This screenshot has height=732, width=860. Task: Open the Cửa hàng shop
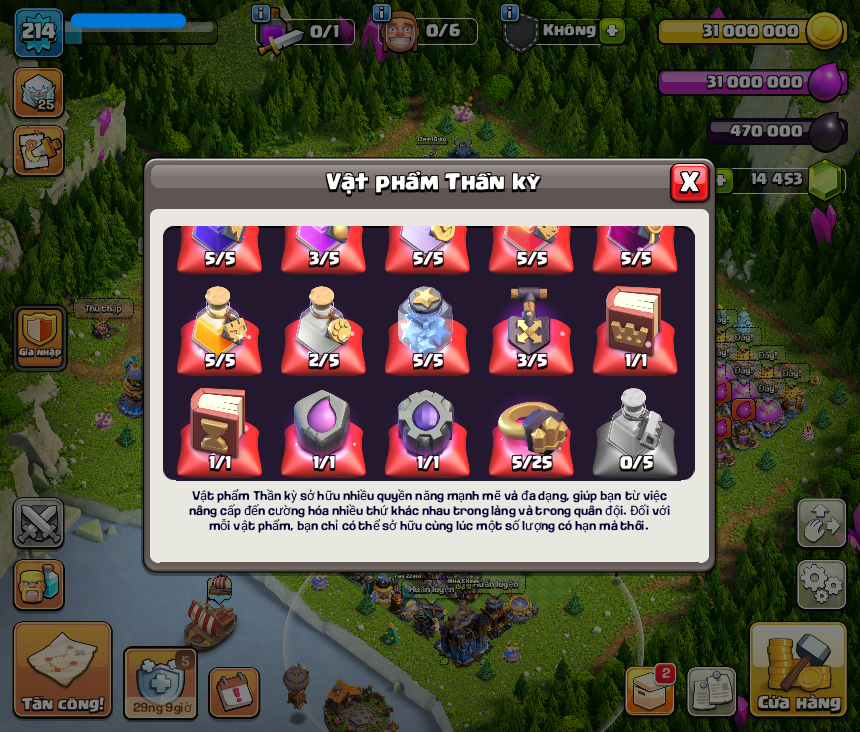798,669
